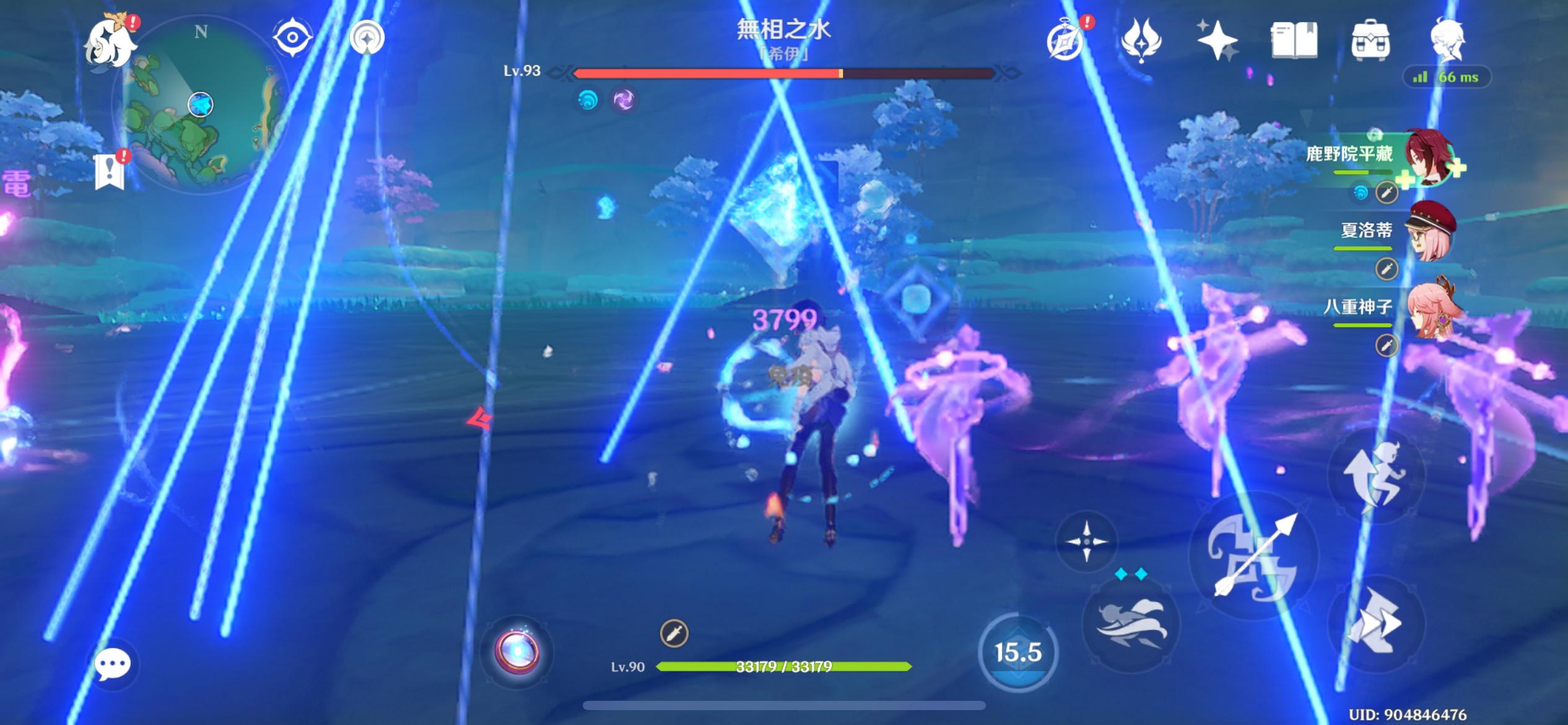The width and height of the screenshot is (1568, 725).
Task: Activate the elemental burst showing 15.5 cooldown
Action: tap(1017, 652)
